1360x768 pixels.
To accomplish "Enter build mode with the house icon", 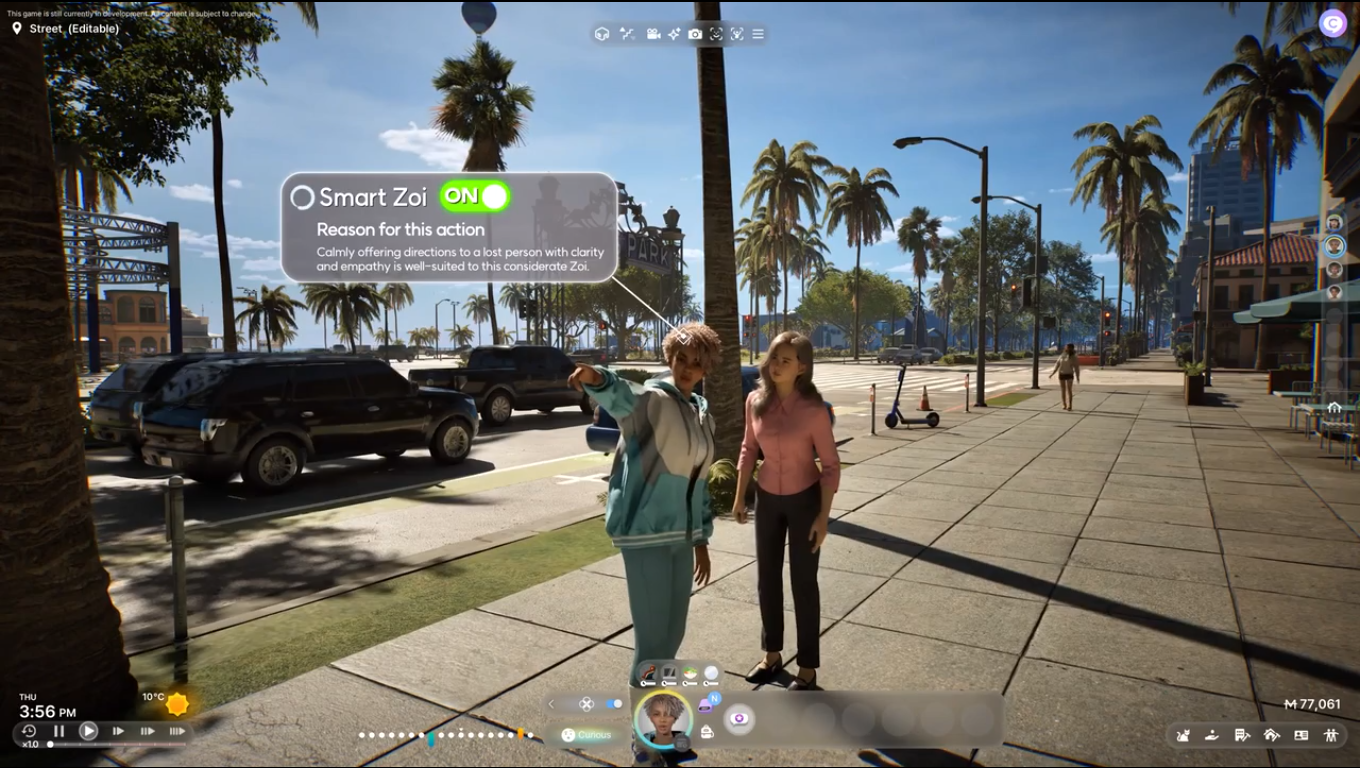I will click(1271, 735).
